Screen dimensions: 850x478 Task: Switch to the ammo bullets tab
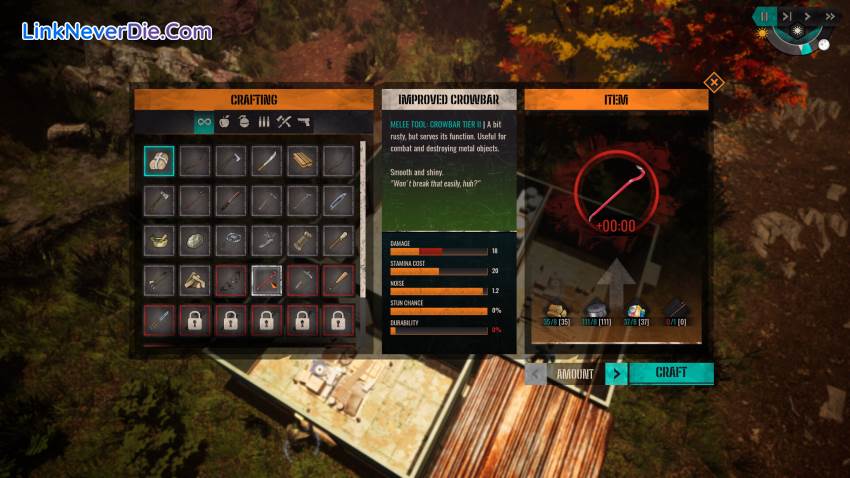click(x=265, y=122)
